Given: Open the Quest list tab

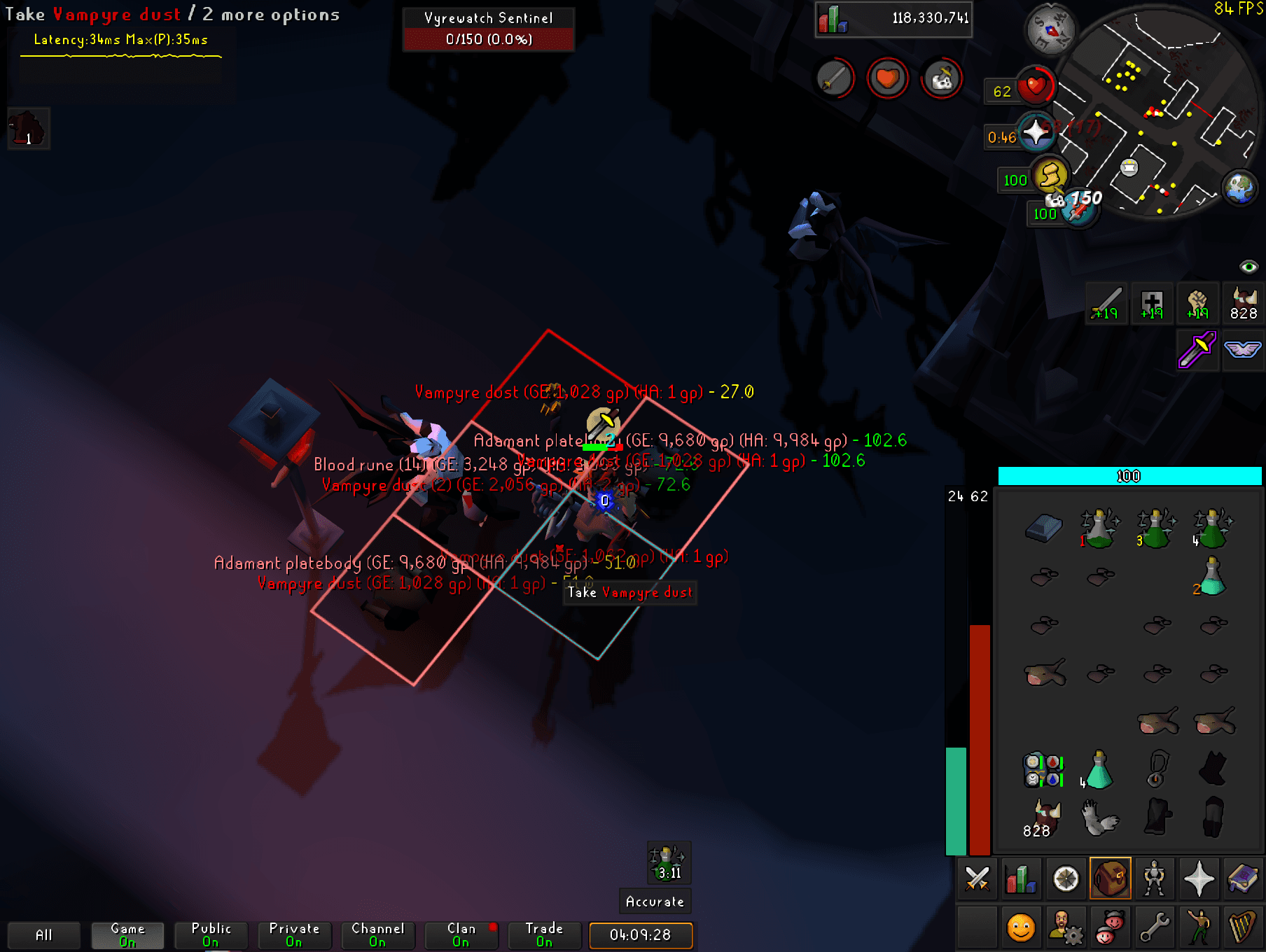Looking at the screenshot, I should coord(1064,878).
